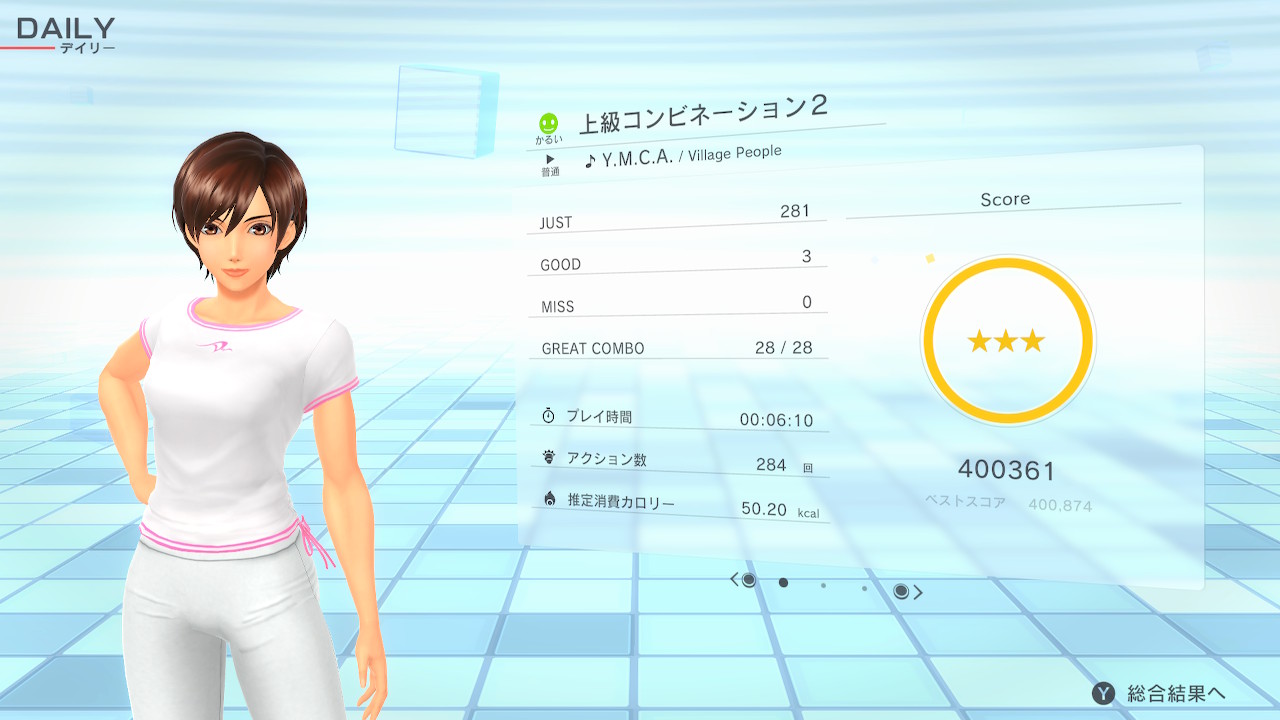The image size is (1280, 720).
Task: Select the large highlighted page indicator dot
Action: click(783, 582)
